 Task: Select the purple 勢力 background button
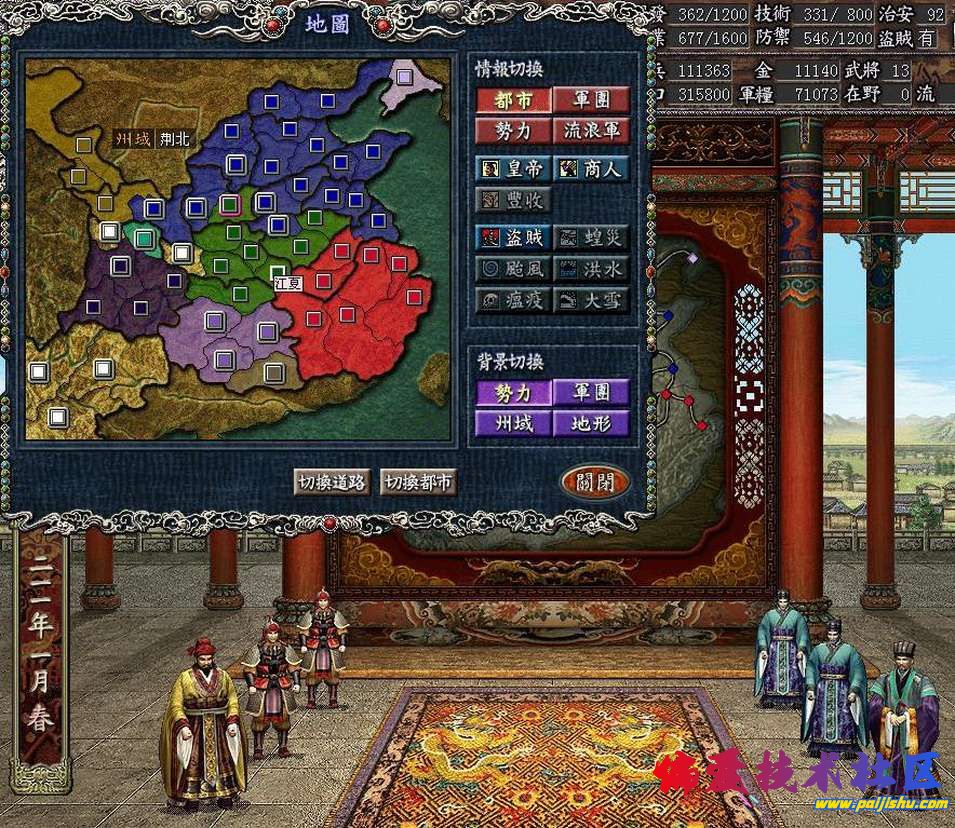click(513, 392)
